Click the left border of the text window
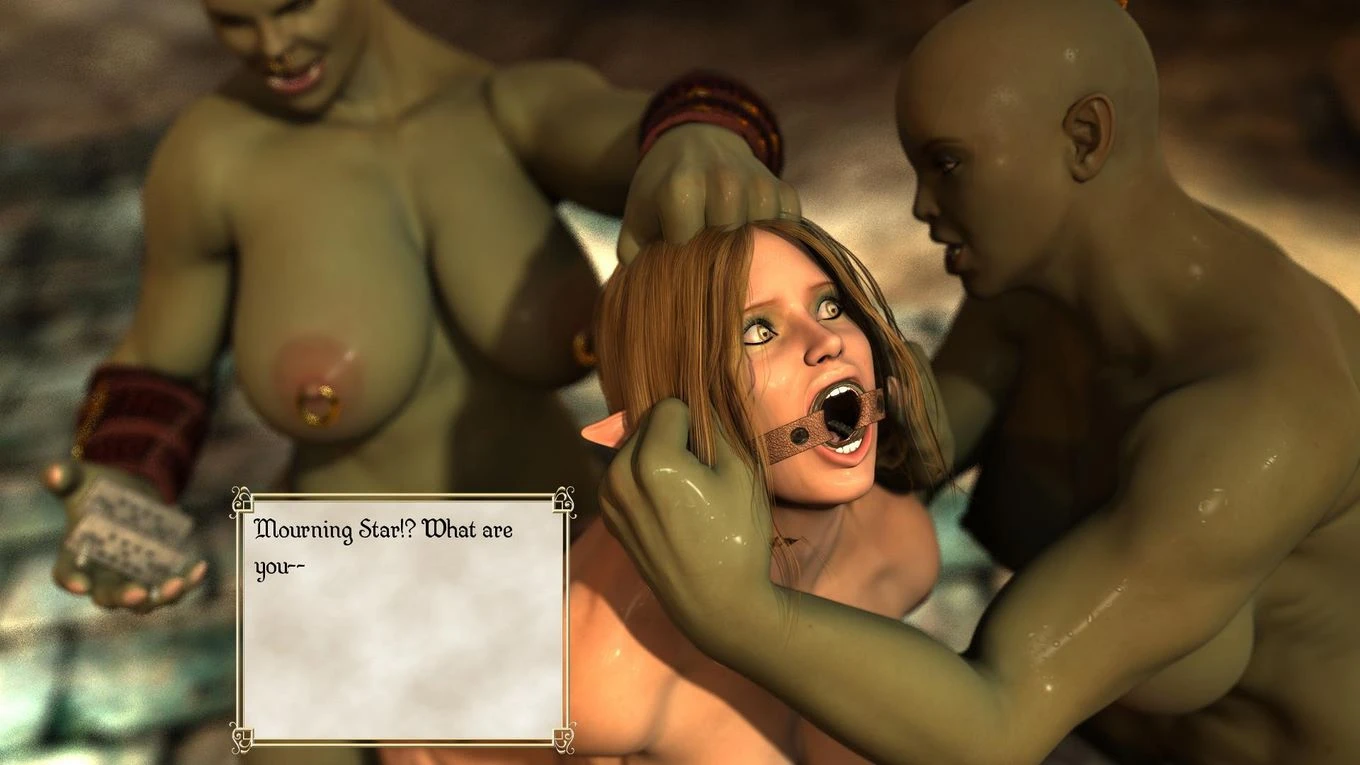The width and height of the screenshot is (1360, 765). coord(240,620)
